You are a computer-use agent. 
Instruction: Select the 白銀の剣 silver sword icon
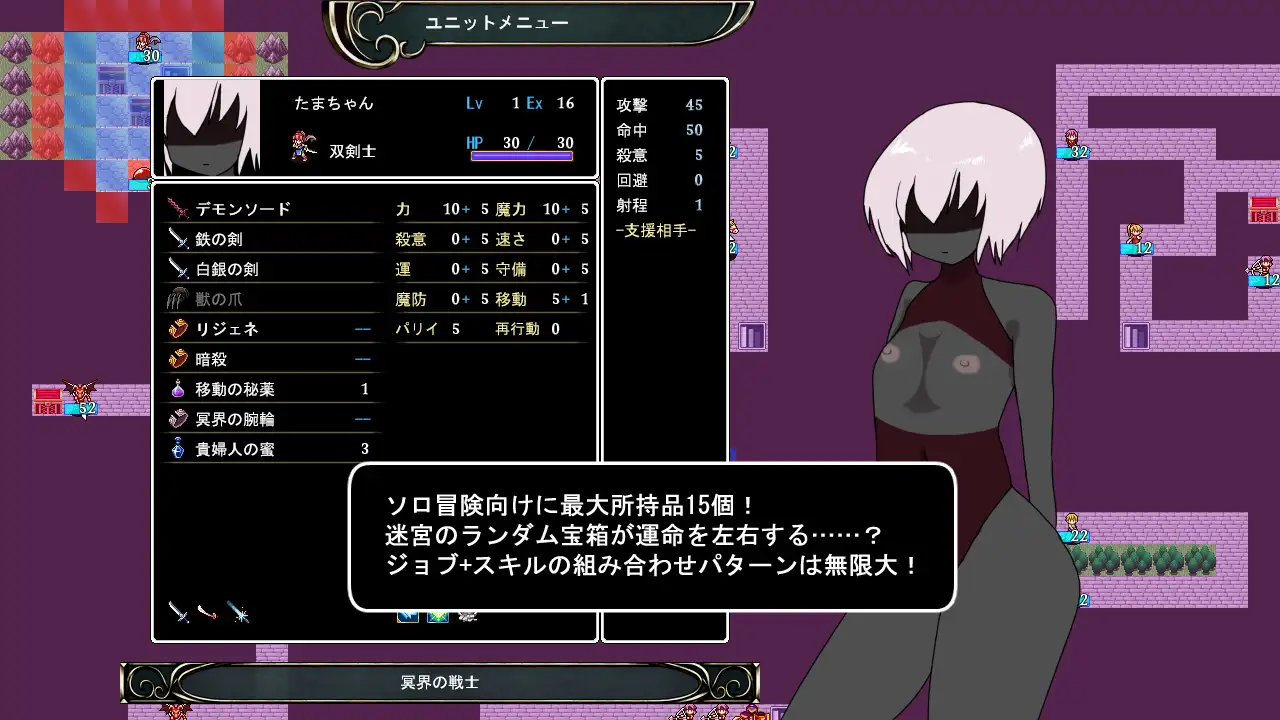[x=180, y=268]
